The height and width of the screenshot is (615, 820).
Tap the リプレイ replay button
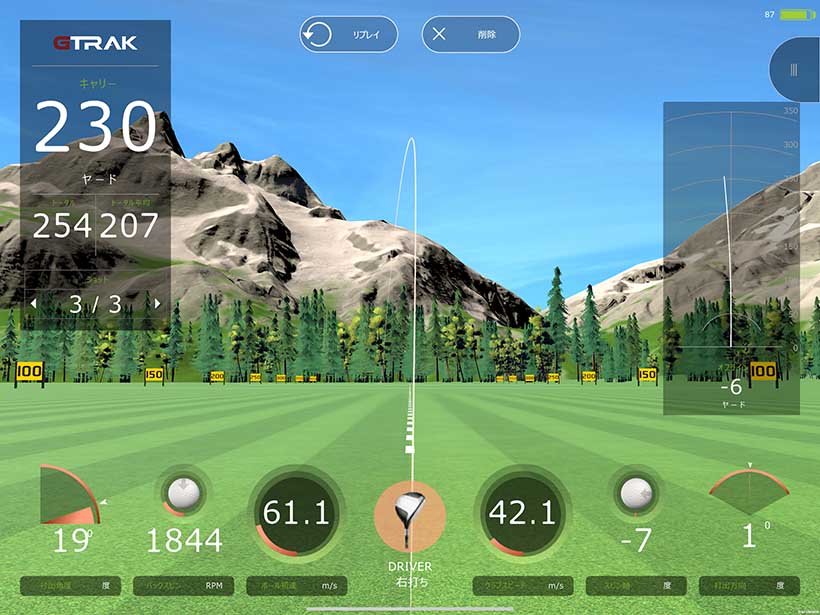pyautogui.click(x=349, y=35)
